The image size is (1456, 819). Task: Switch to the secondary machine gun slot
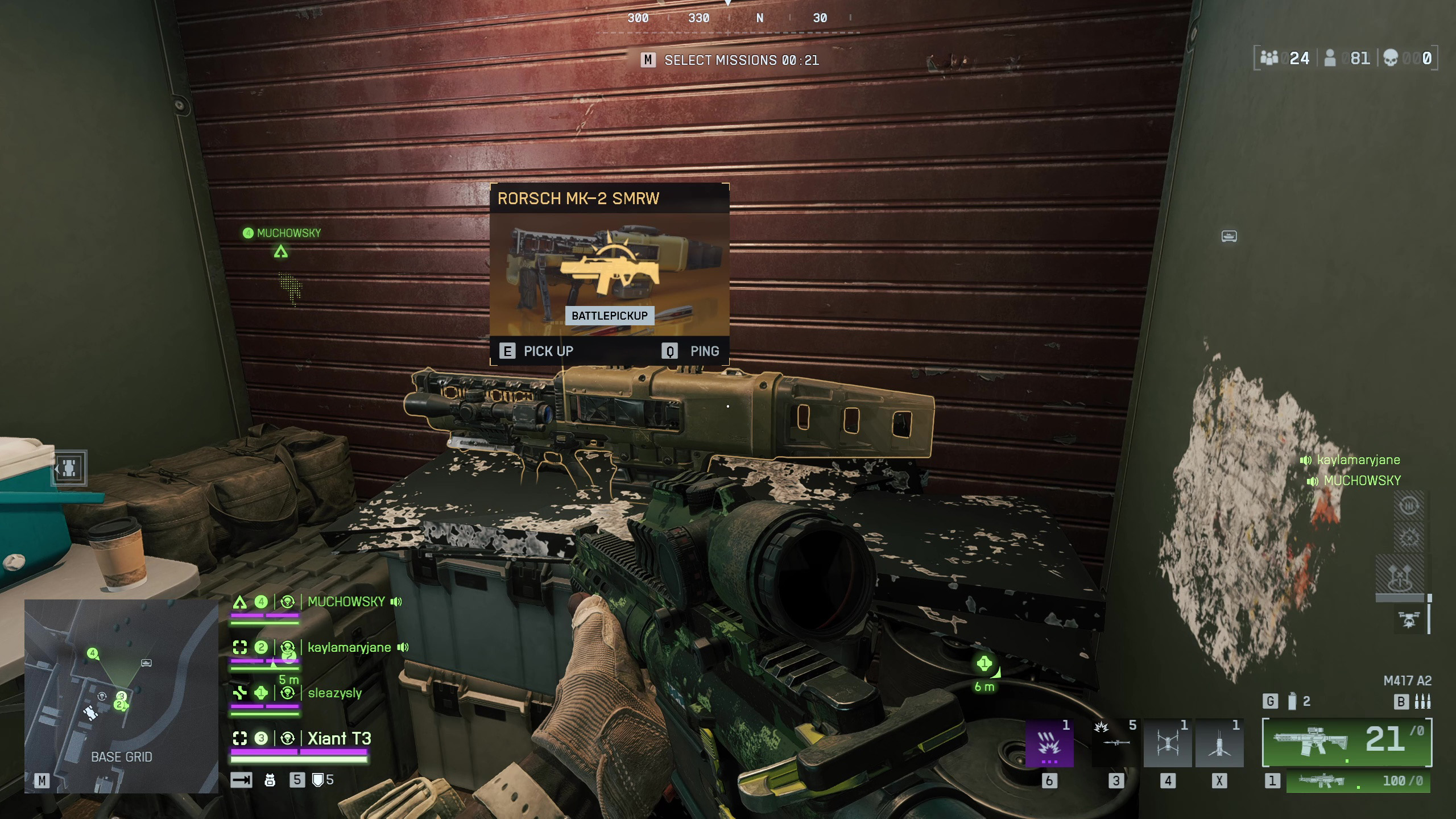[x=1358, y=781]
